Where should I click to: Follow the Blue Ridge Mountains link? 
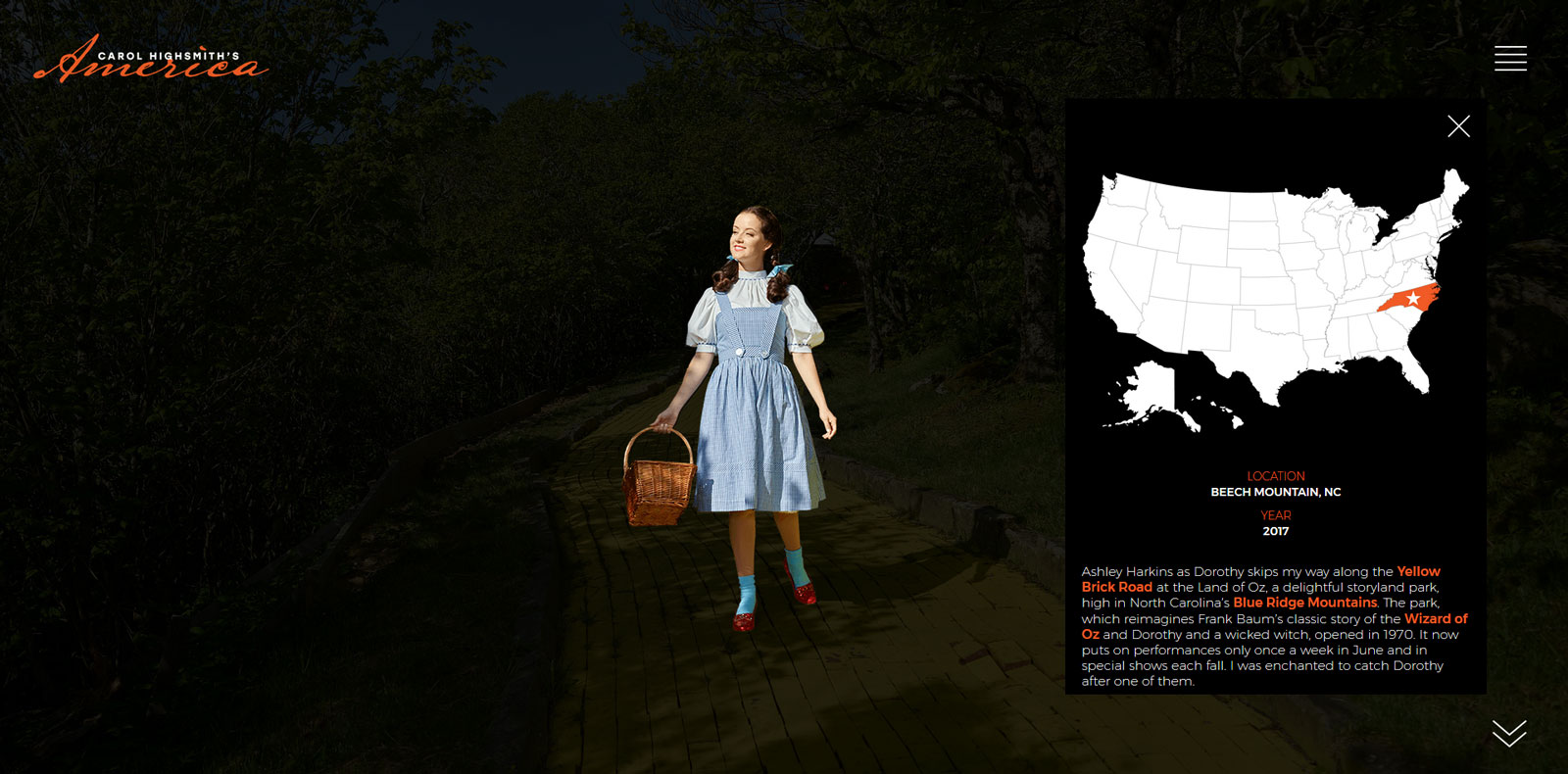click(1304, 603)
